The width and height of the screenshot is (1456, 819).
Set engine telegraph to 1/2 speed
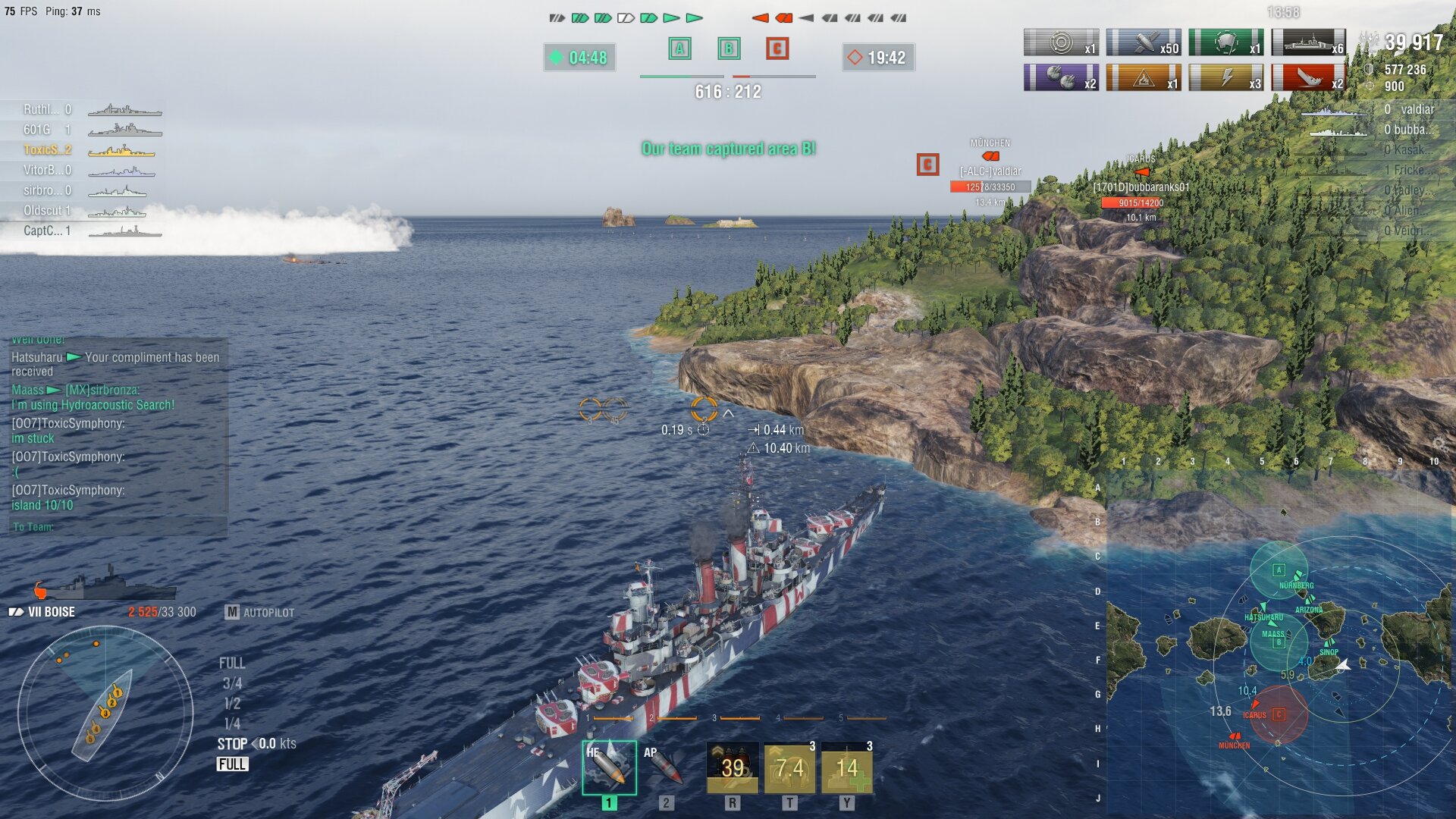click(232, 704)
